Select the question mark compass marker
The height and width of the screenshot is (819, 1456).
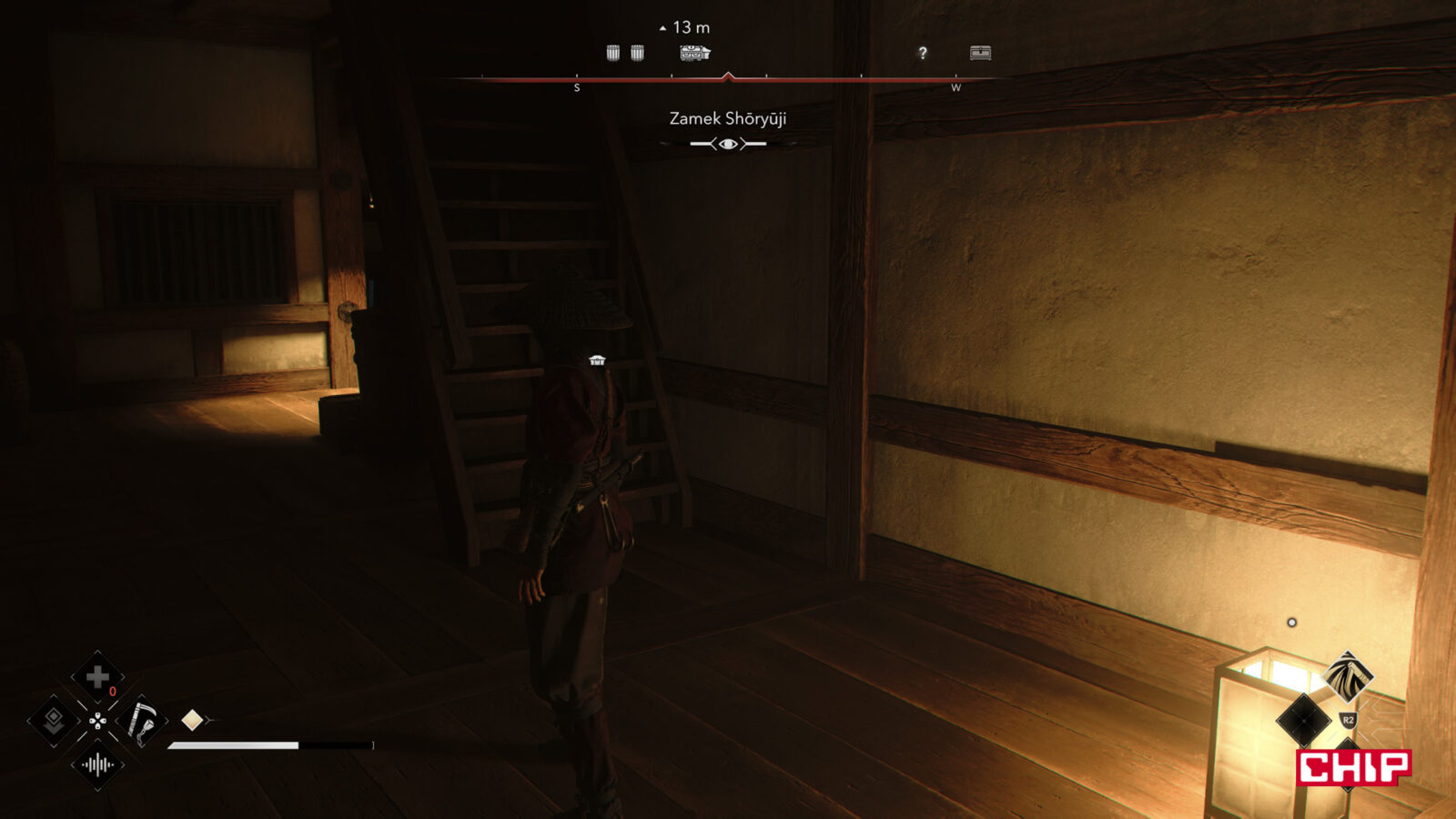pyautogui.click(x=923, y=53)
